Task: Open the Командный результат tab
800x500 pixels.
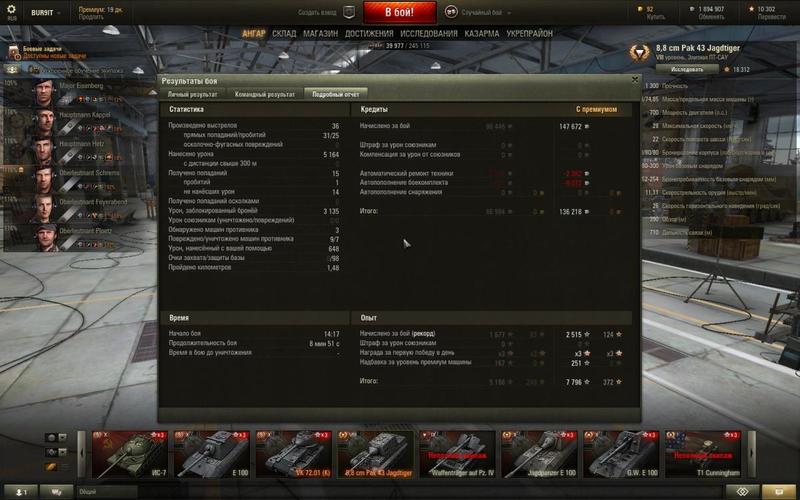Action: click(x=264, y=94)
